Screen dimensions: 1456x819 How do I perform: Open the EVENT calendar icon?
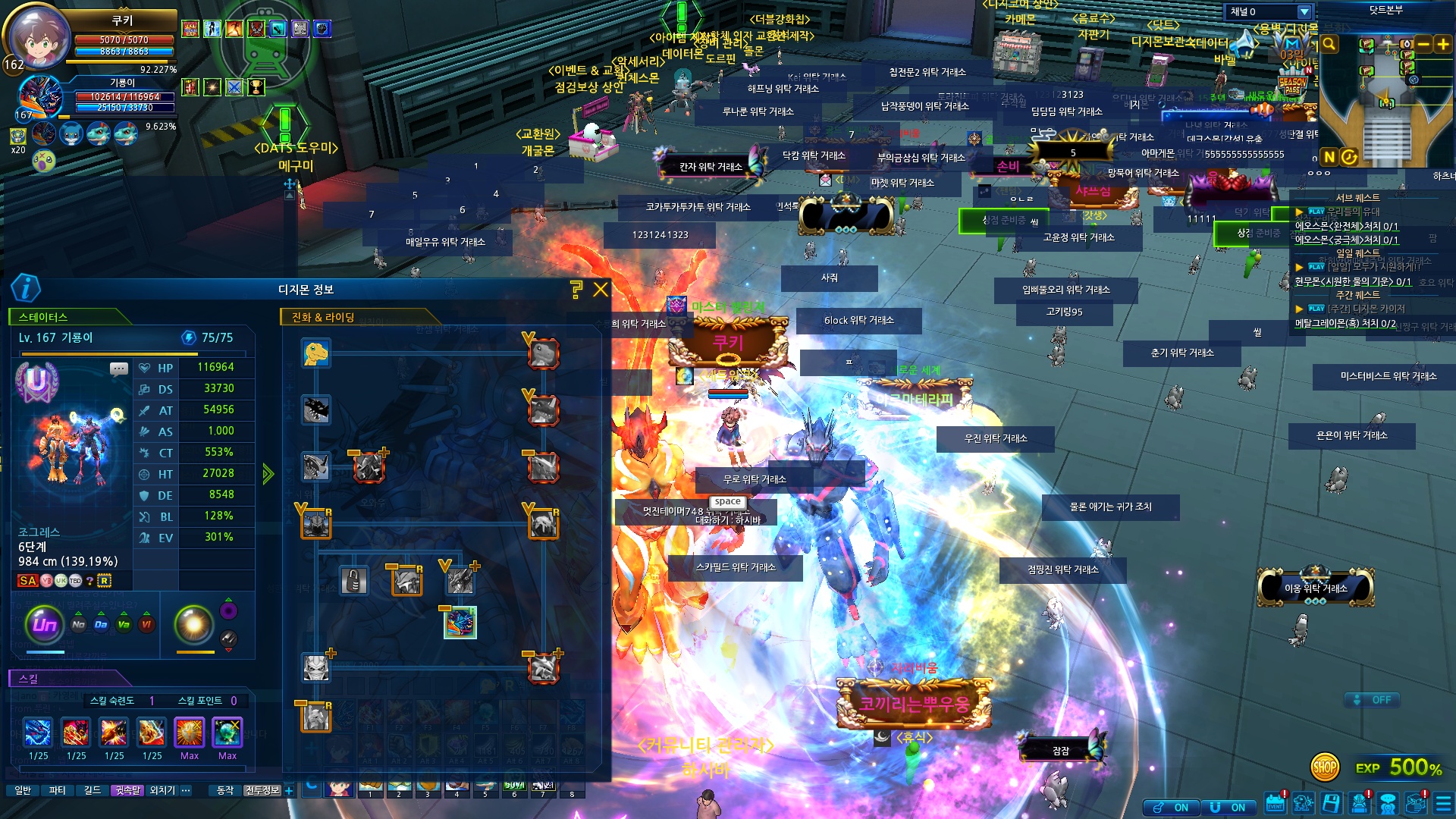(x=1276, y=804)
